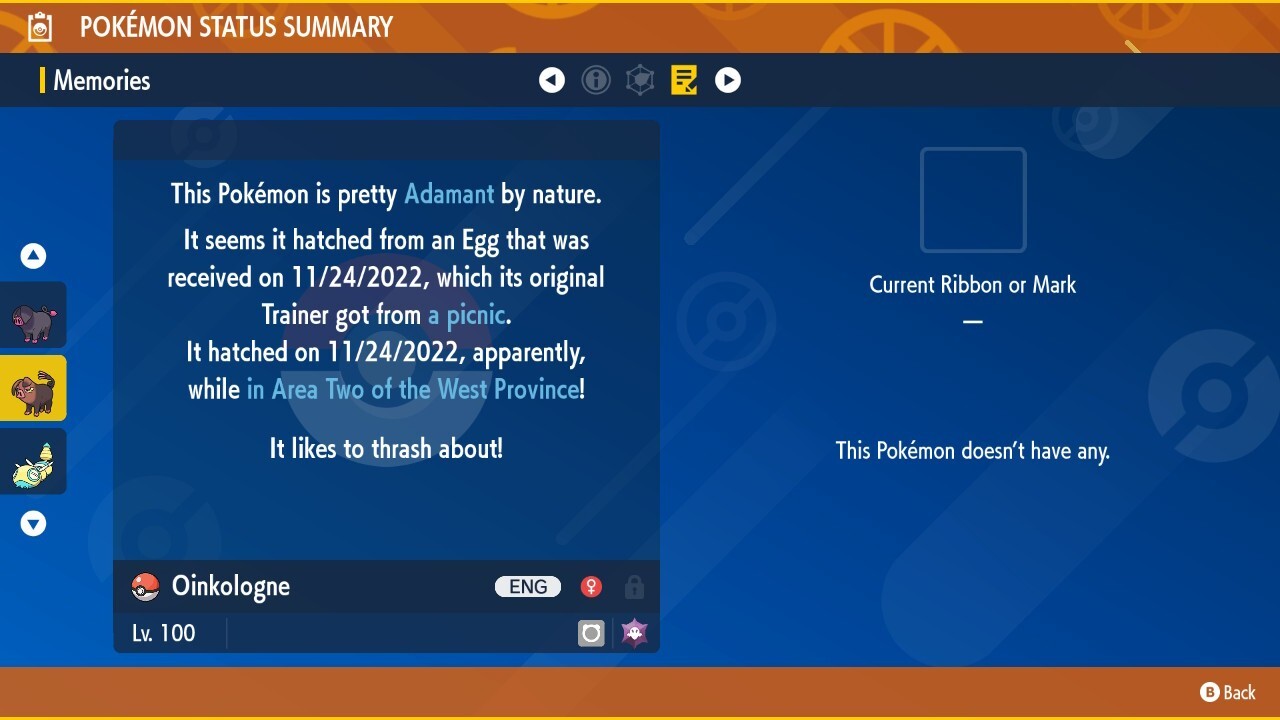Toggle the ENG language badge

click(527, 587)
